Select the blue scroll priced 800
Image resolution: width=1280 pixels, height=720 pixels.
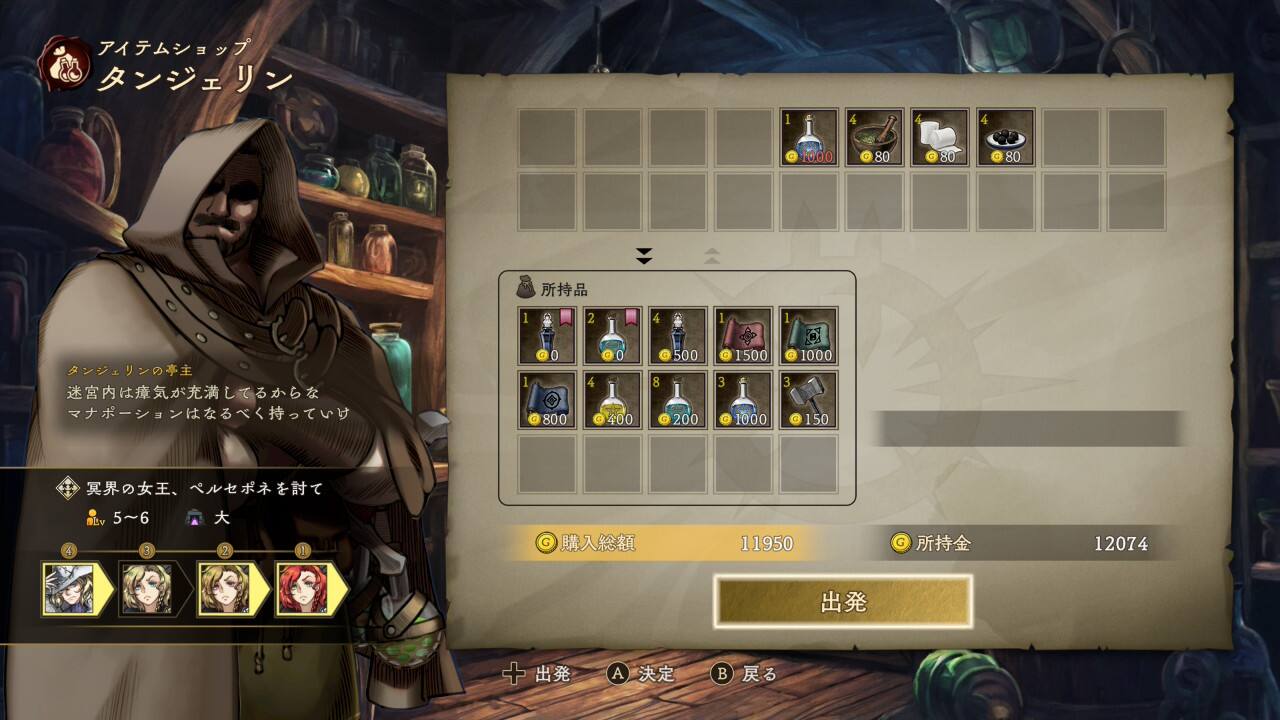(547, 400)
